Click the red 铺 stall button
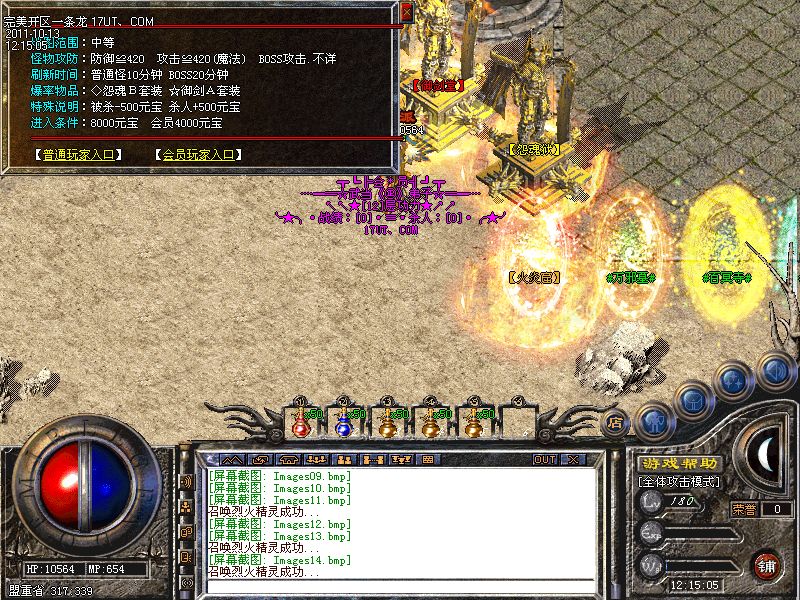Viewport: 800px width, 600px height. coord(765,563)
